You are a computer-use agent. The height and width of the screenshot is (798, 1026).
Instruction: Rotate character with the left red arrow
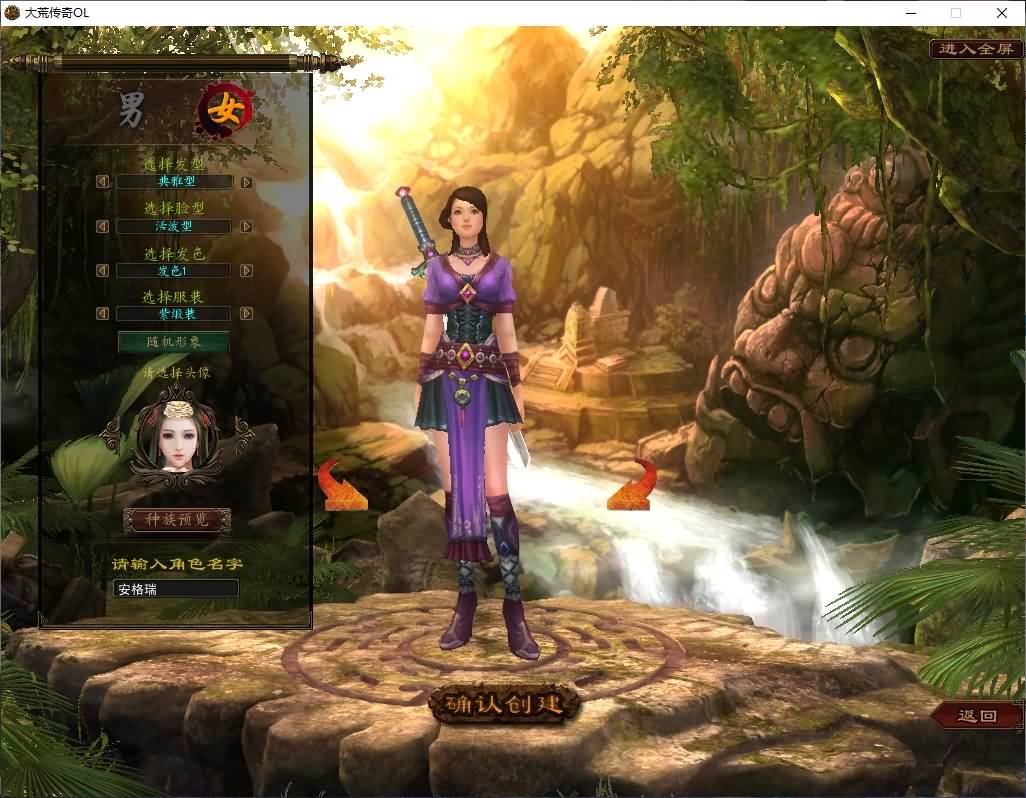point(342,485)
